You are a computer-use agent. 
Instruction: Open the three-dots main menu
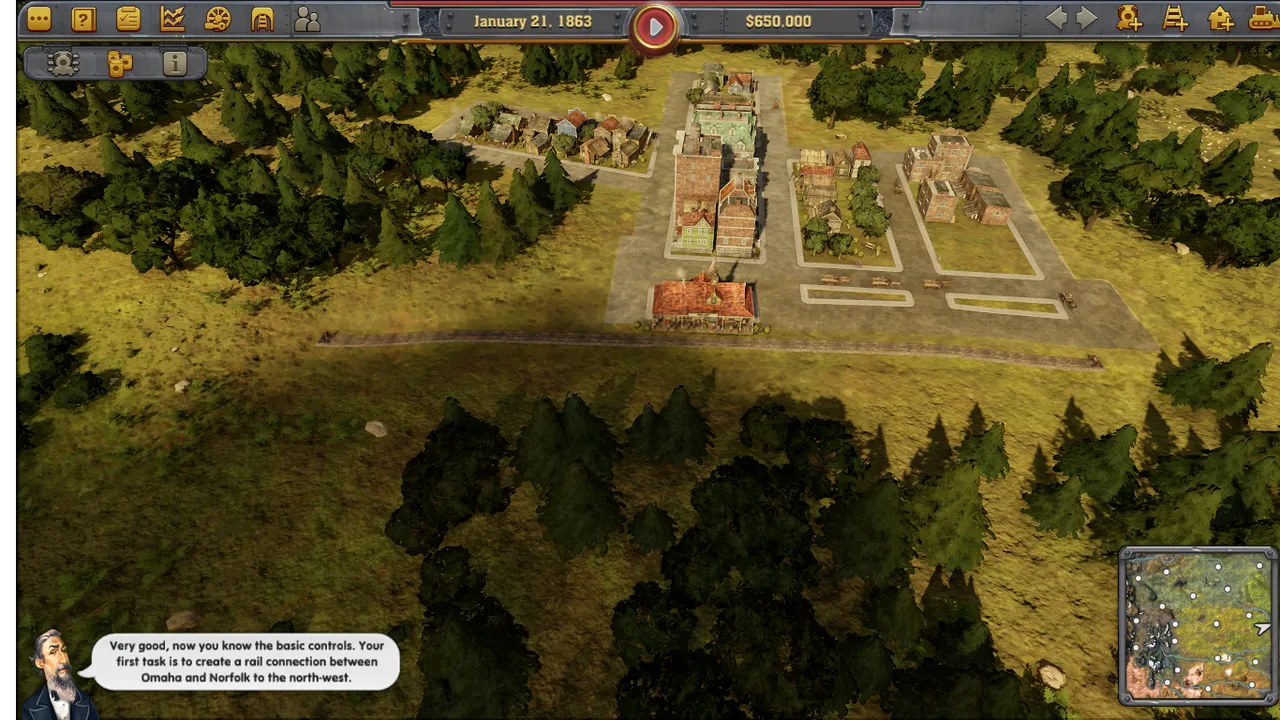click(x=39, y=19)
